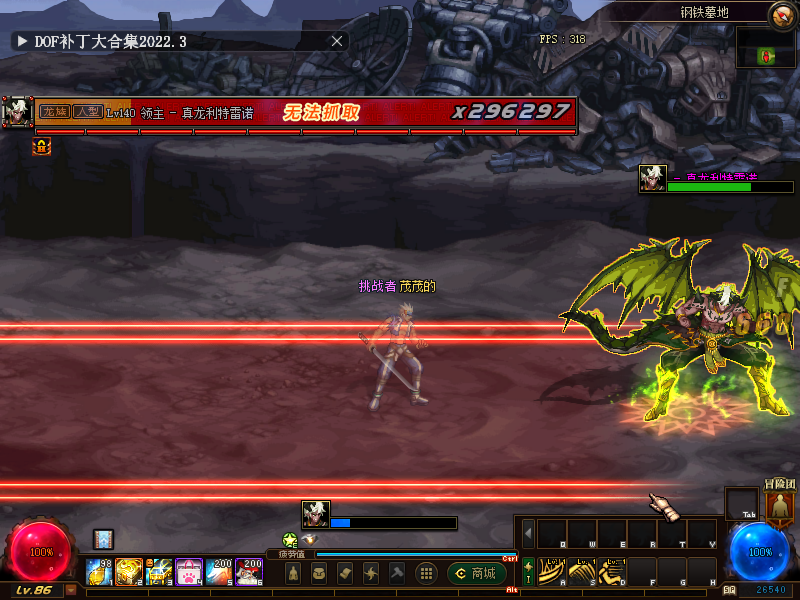Viewport: 800px width, 600px height.
Task: Use the blue crystal item in quick slot 1
Action: (x=98, y=572)
